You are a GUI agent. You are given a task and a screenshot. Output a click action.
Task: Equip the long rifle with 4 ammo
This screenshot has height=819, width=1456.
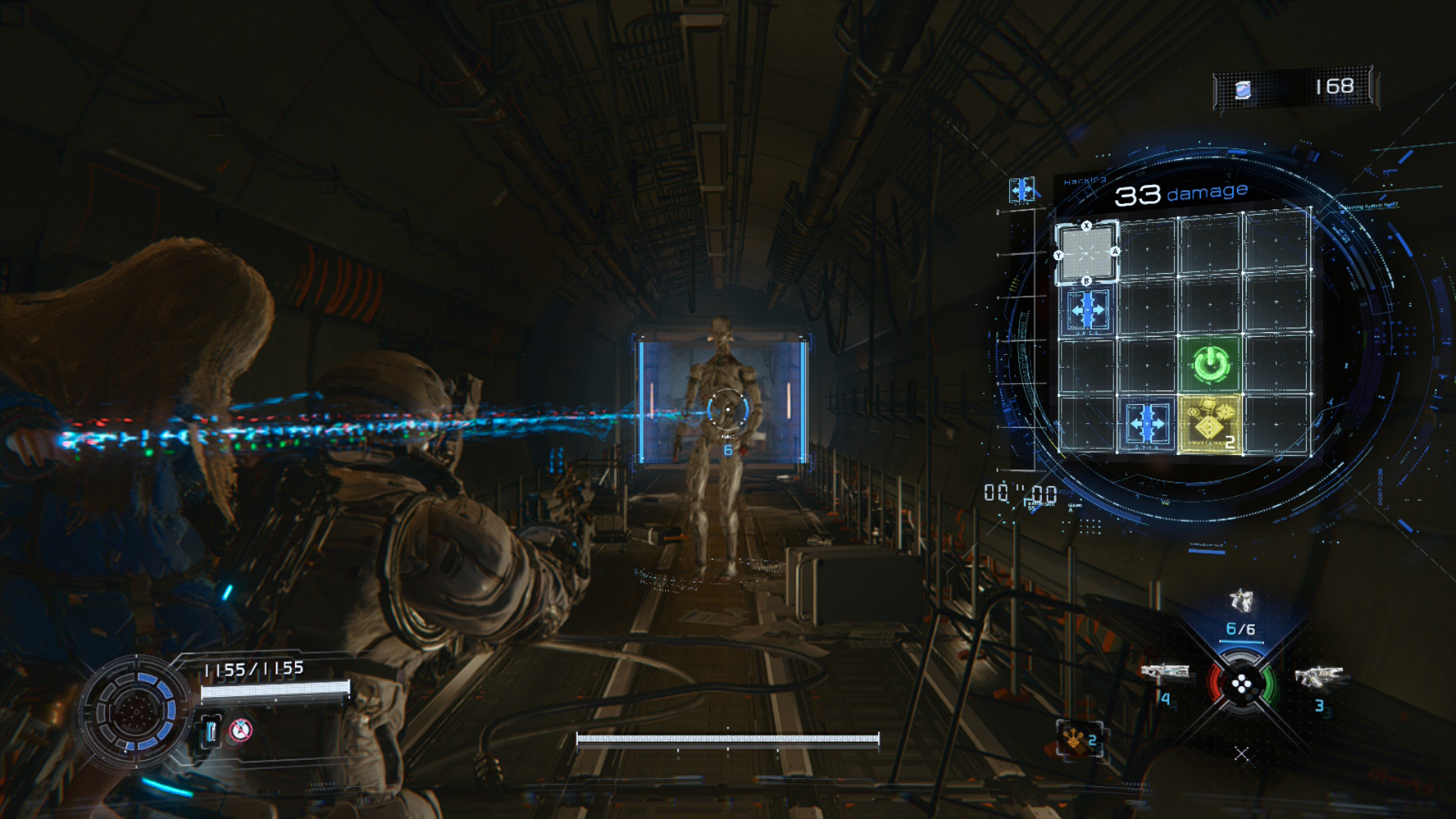point(1164,672)
